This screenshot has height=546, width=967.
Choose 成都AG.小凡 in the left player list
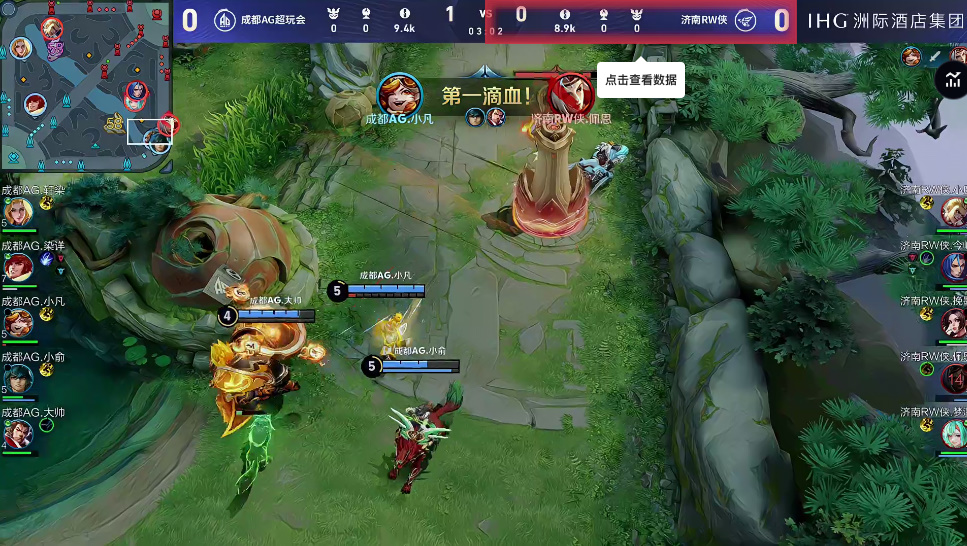(18, 322)
